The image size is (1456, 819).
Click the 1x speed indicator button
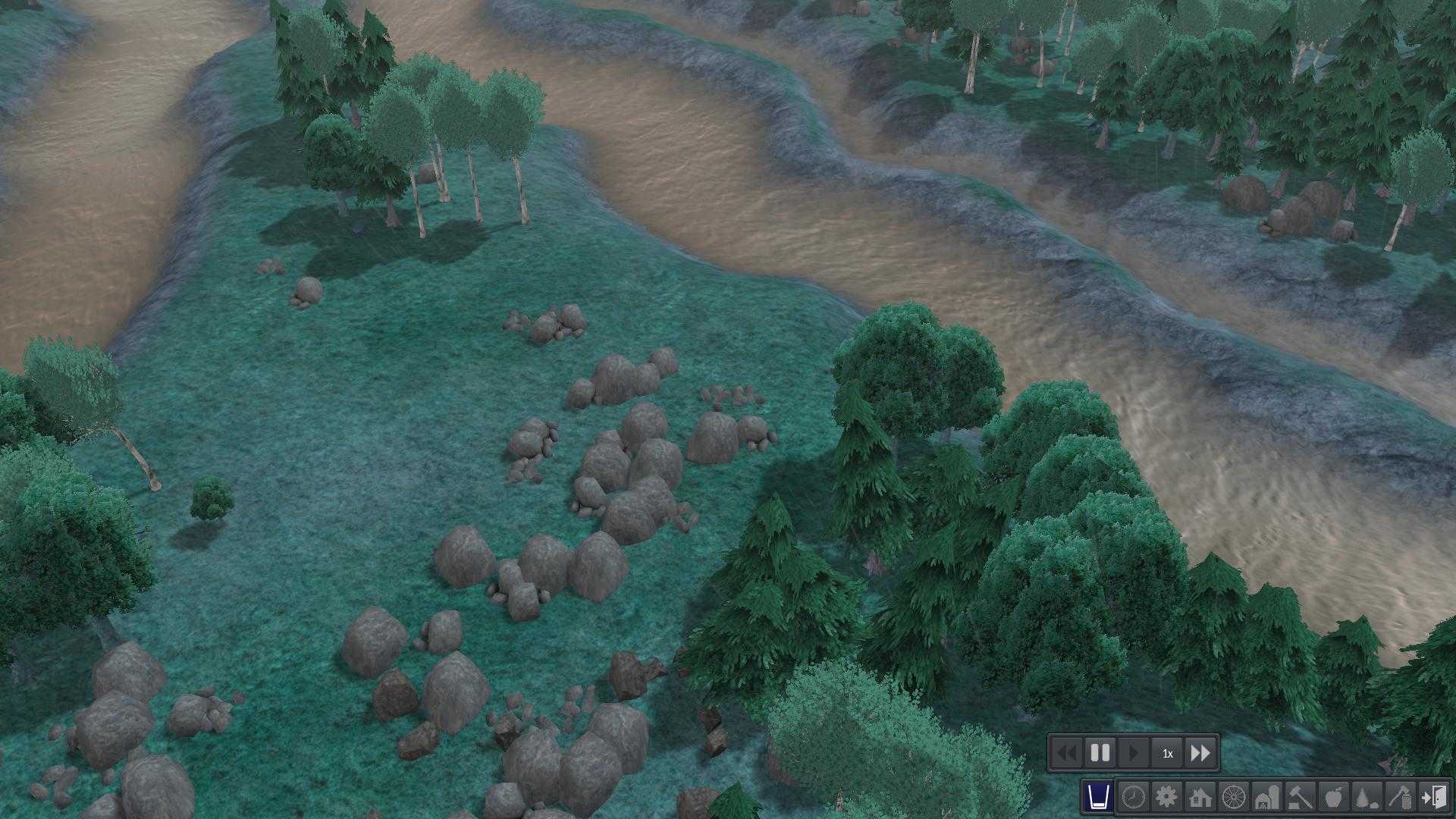tap(1168, 753)
